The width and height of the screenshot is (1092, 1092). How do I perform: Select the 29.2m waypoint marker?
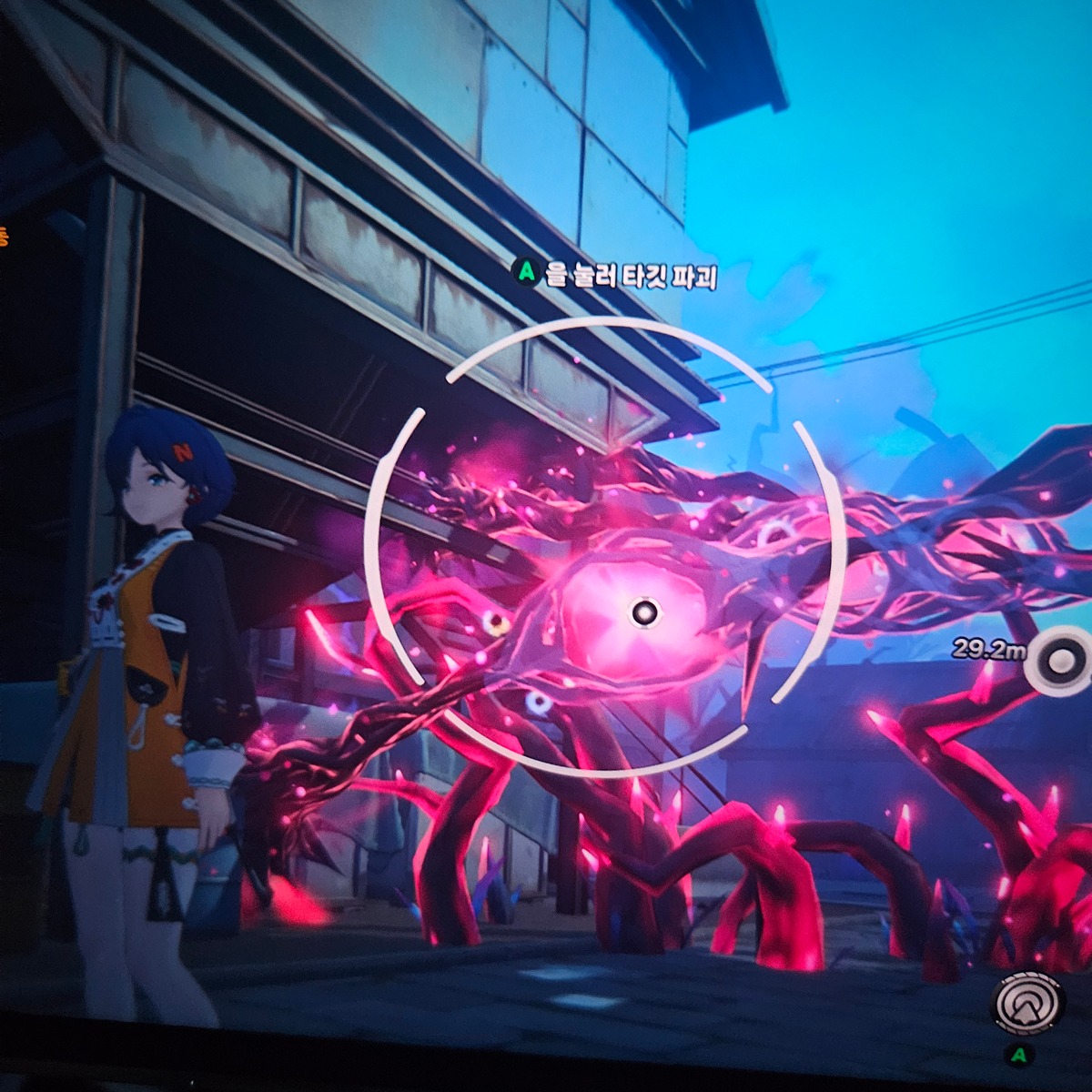1059,662
